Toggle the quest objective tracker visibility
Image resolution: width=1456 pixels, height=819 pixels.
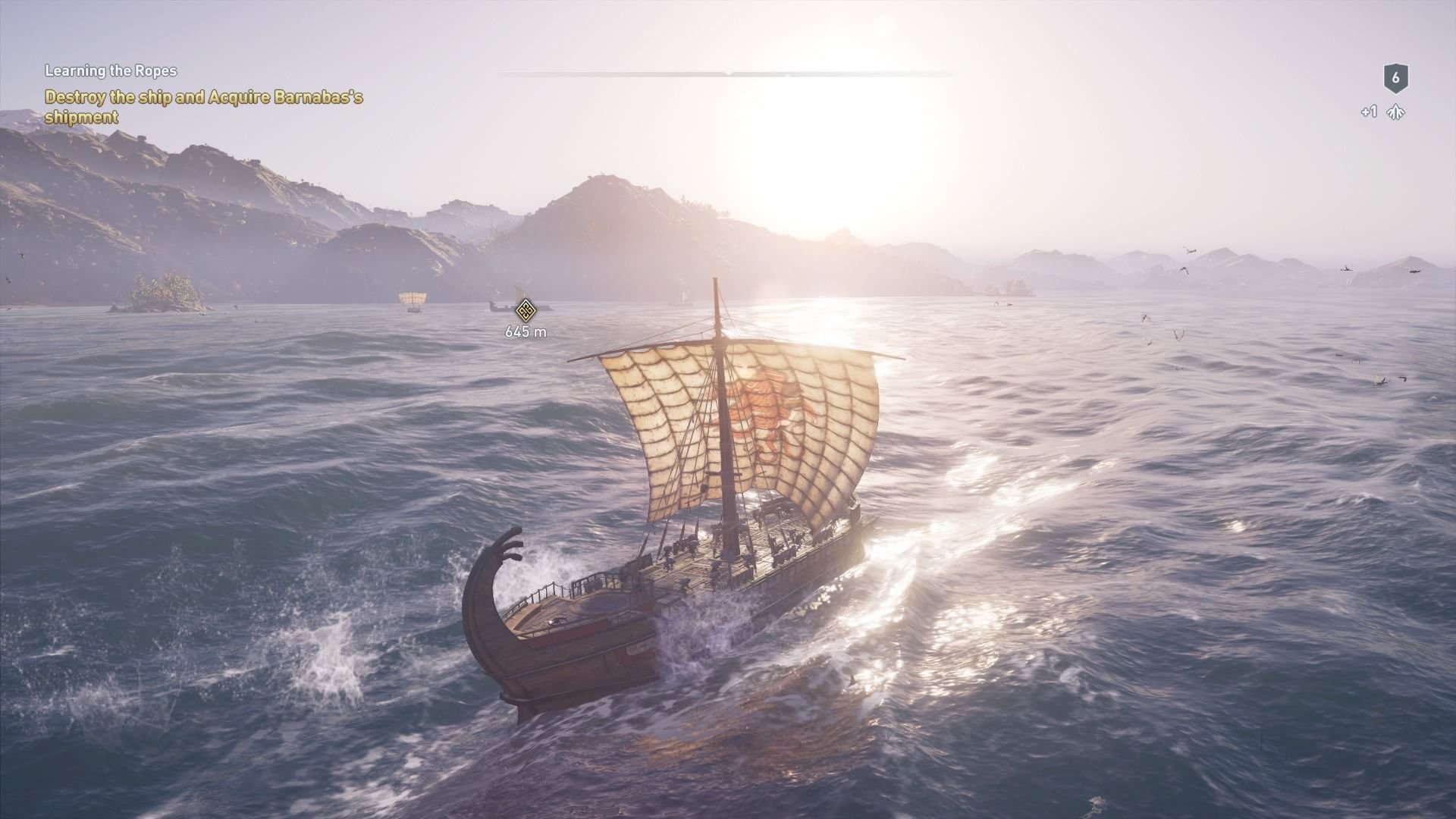(111, 71)
